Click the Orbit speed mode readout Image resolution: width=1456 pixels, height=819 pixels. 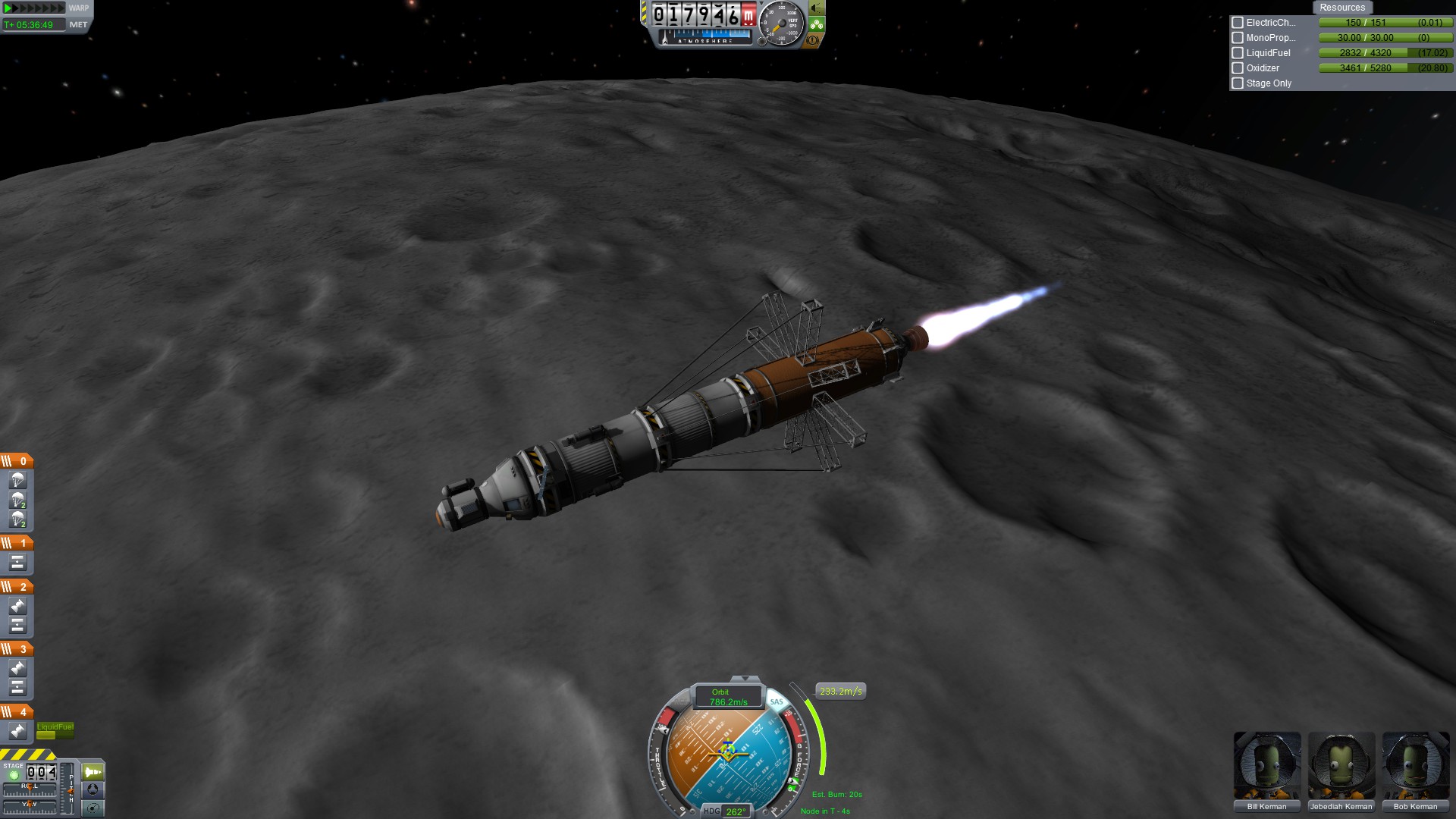click(727, 697)
